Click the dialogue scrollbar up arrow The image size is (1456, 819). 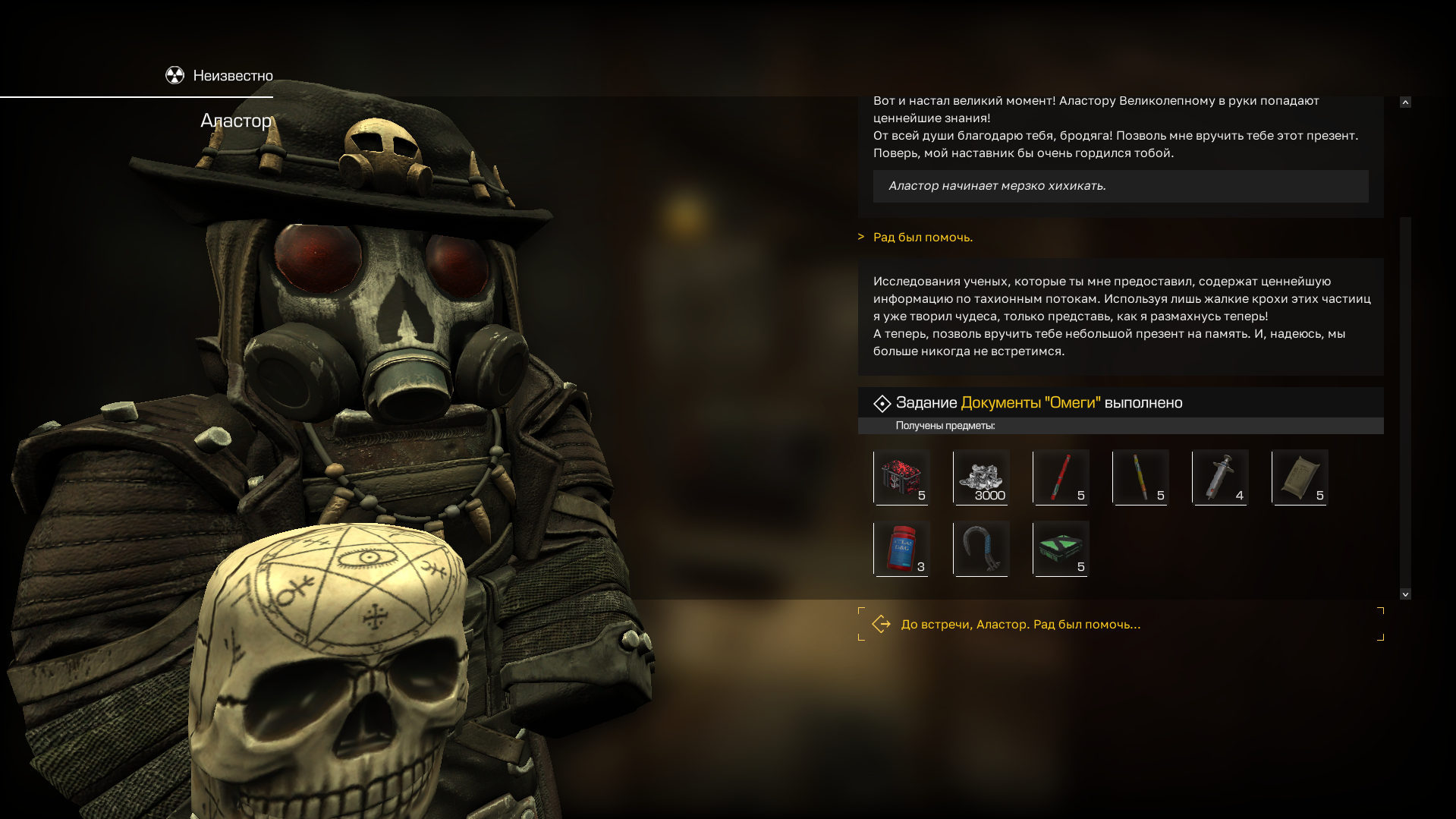click(1405, 102)
